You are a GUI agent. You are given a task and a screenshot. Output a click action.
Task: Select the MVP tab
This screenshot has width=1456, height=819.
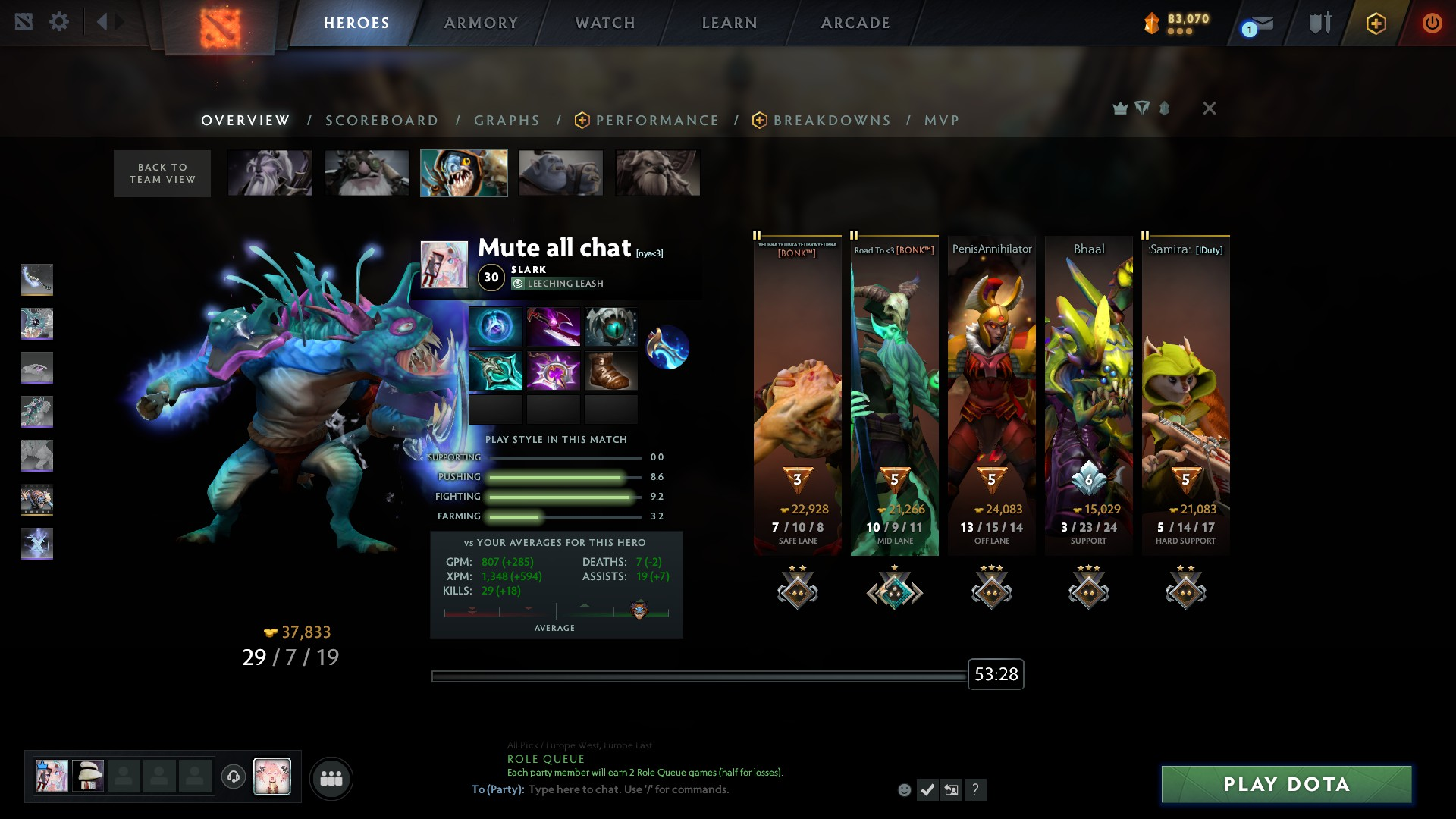[942, 121]
